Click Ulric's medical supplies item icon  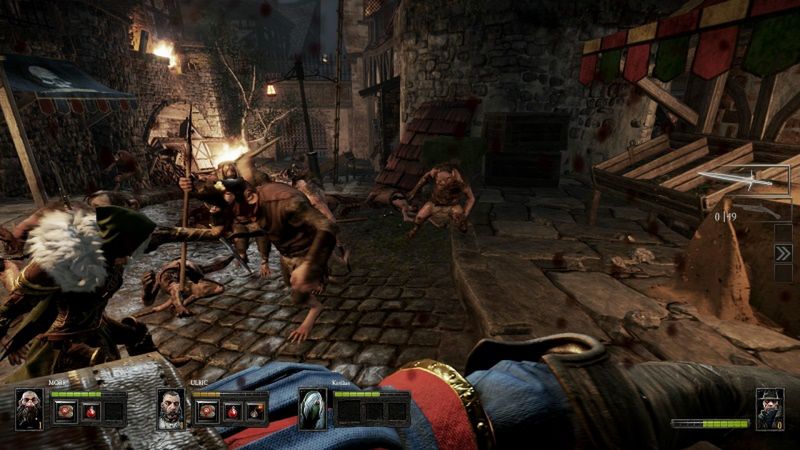point(207,411)
